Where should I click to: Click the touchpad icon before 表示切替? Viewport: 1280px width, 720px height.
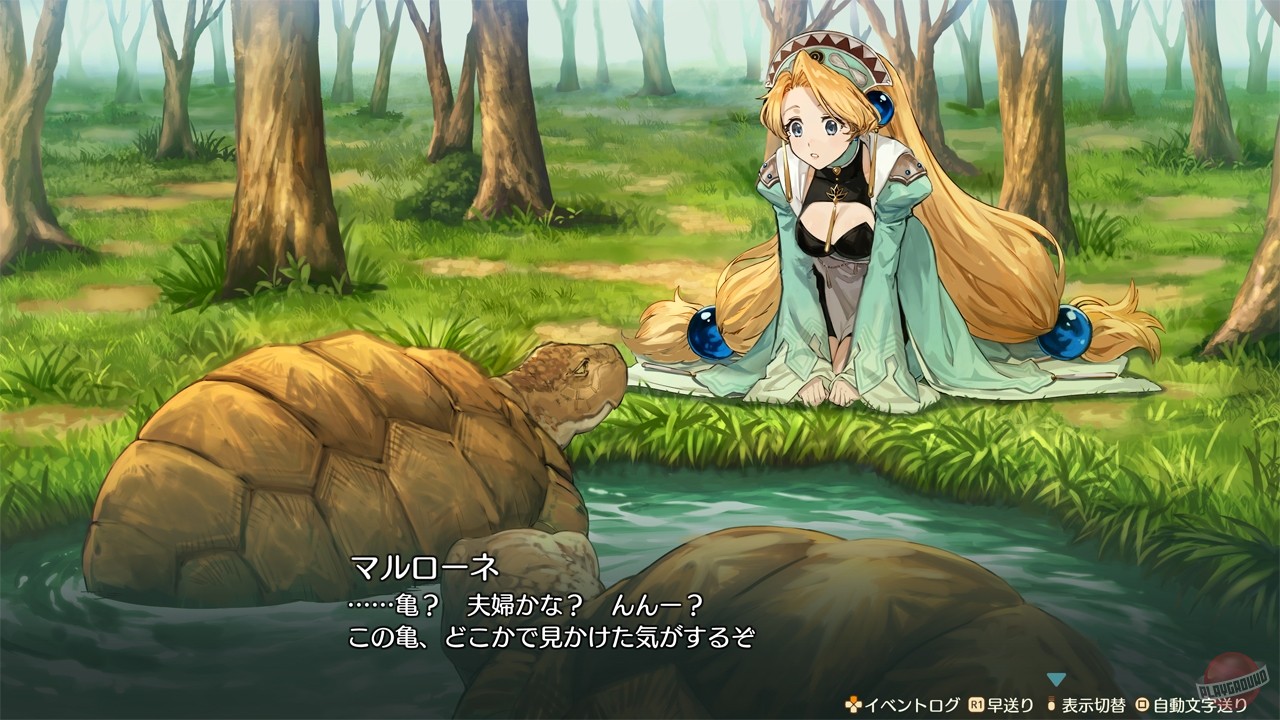1052,703
